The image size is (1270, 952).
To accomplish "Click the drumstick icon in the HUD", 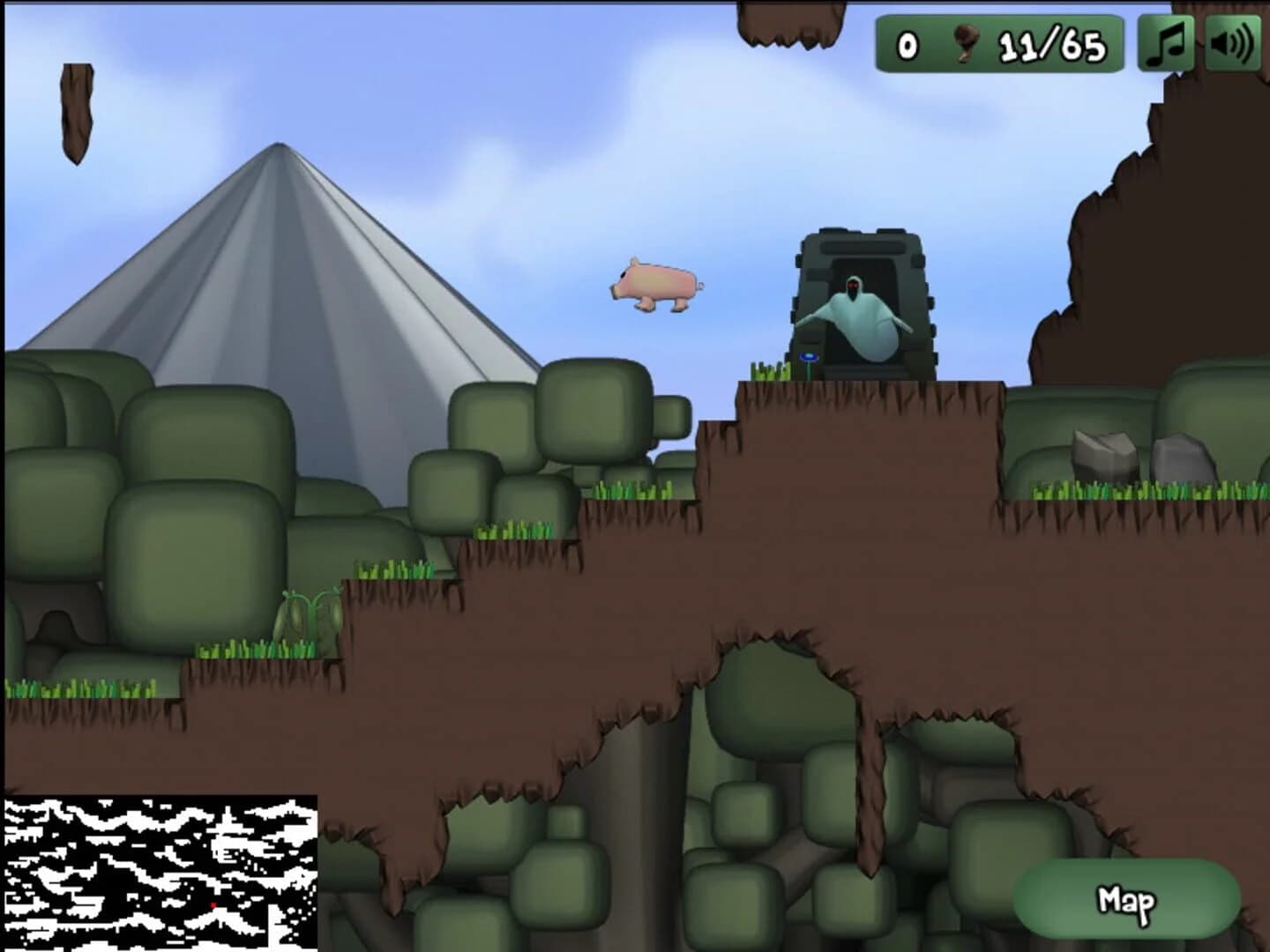I will (x=968, y=41).
